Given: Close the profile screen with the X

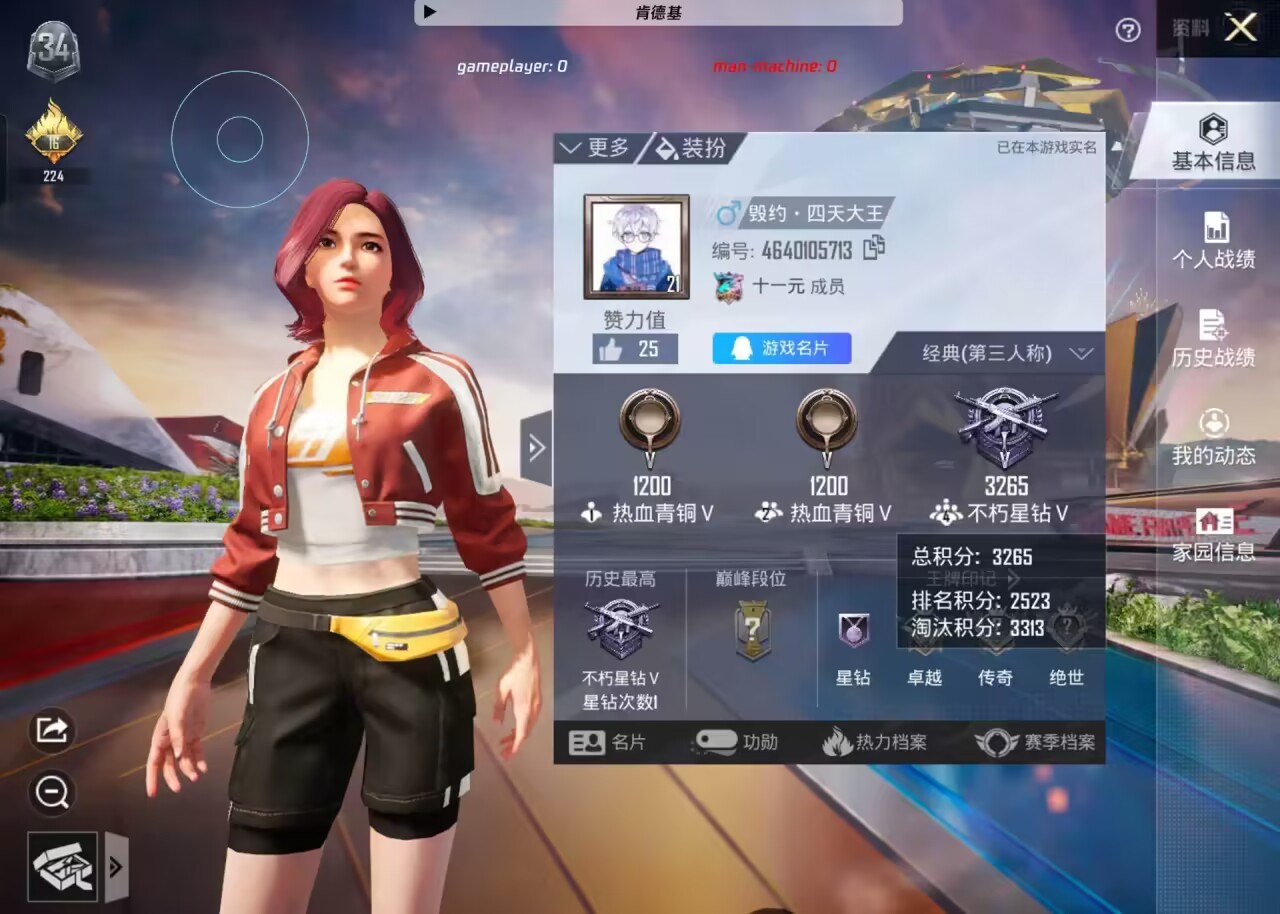Looking at the screenshot, I should [1240, 28].
